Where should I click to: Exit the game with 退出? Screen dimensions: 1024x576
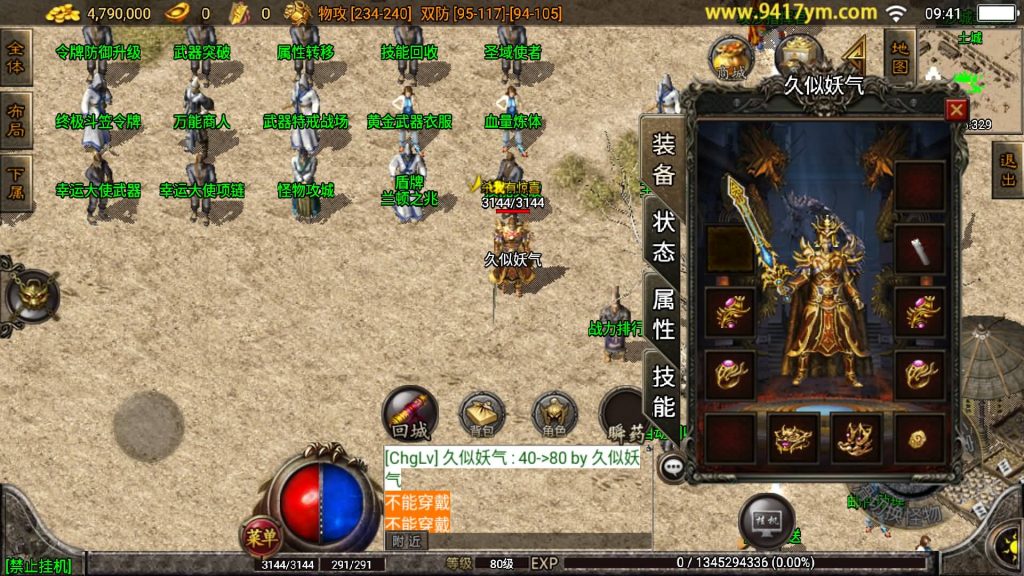click(1007, 171)
